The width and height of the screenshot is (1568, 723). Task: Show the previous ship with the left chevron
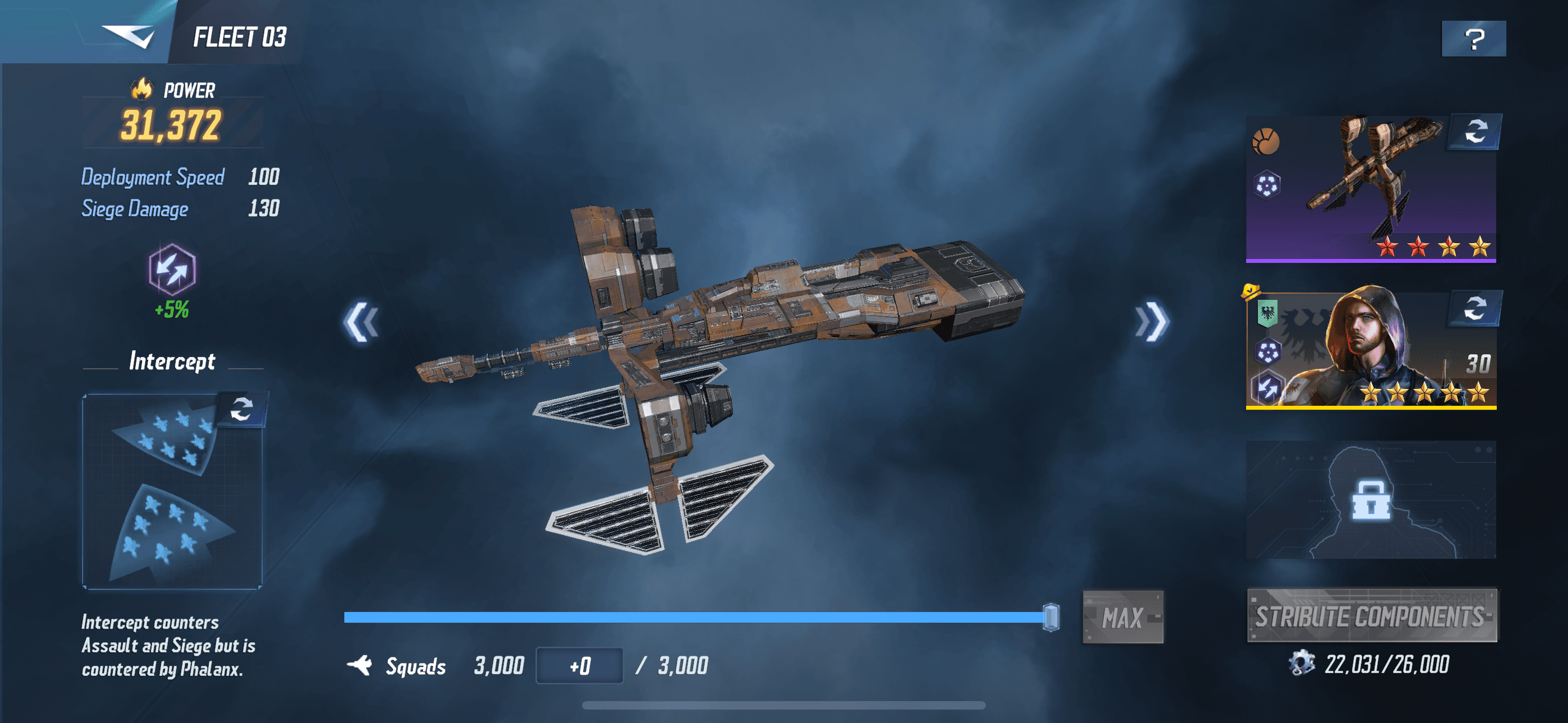point(362,321)
